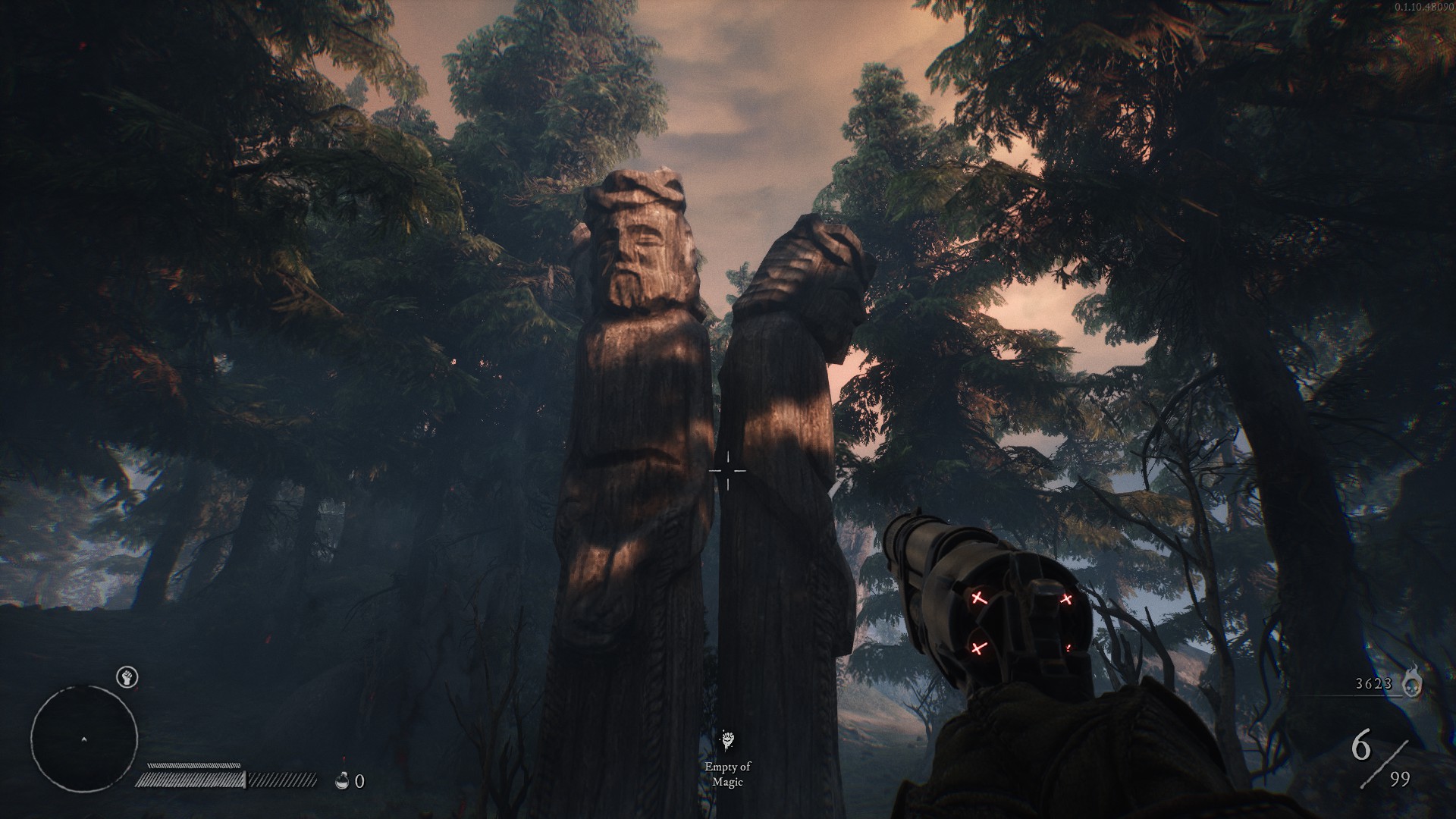Click the circular compass radar
Viewport: 1456px width, 819px height.
pos(83,738)
